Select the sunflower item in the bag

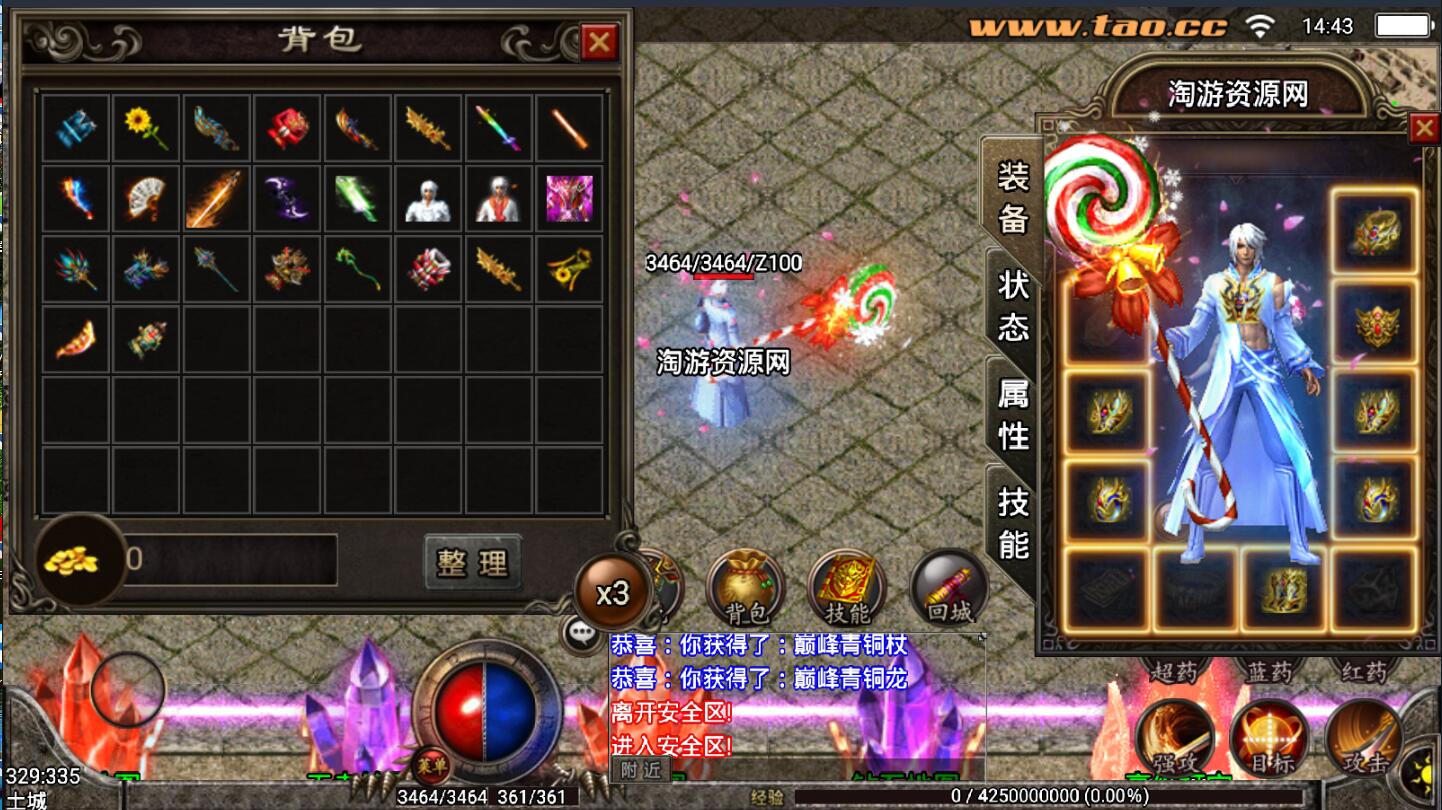pos(146,128)
